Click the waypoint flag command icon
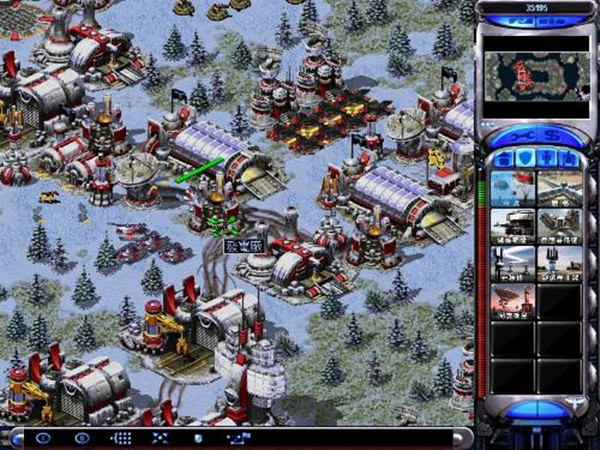 [237, 438]
